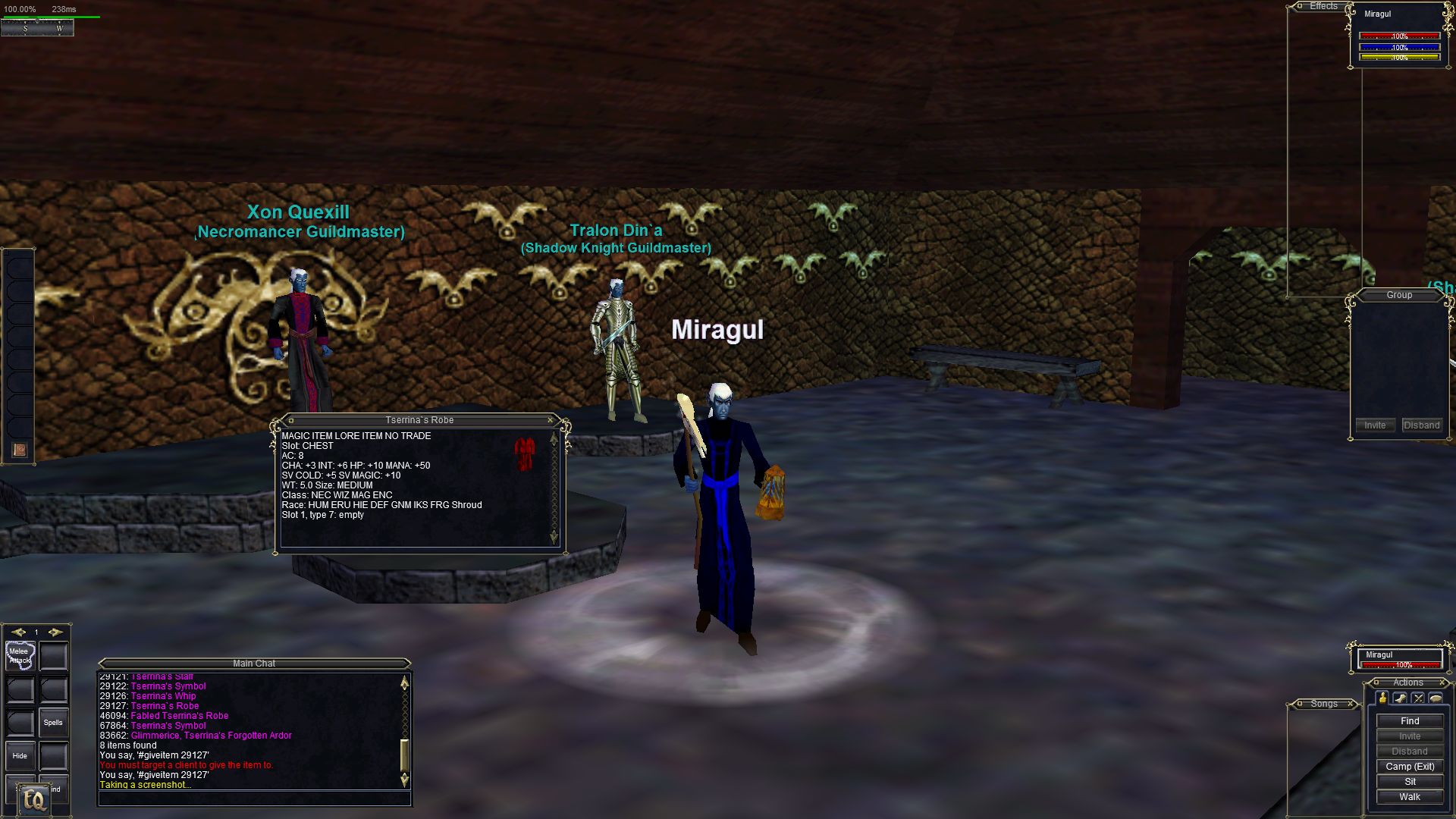
Task: Toggle the Walk button
Action: point(1410,797)
